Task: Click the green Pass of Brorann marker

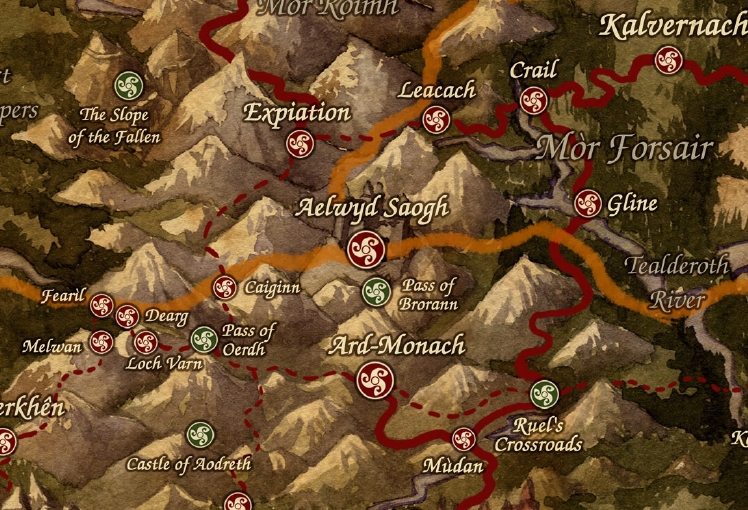Action: coord(376,292)
